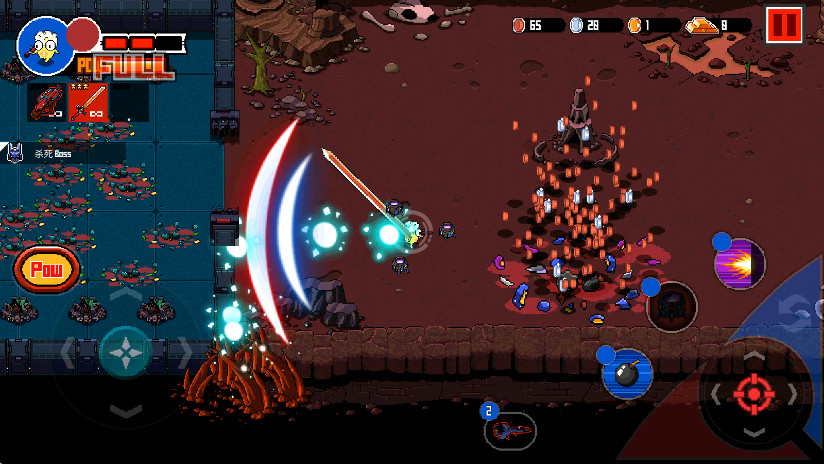Image resolution: width=824 pixels, height=464 pixels.
Task: Pause the game with the red button
Action: [x=785, y=24]
